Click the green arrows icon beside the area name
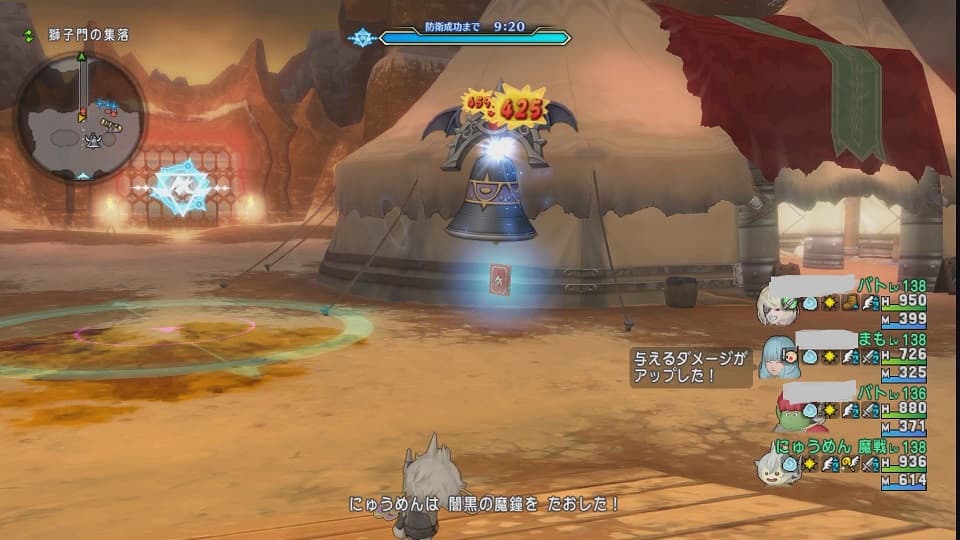Viewport: 960px width, 540px height. (29, 35)
